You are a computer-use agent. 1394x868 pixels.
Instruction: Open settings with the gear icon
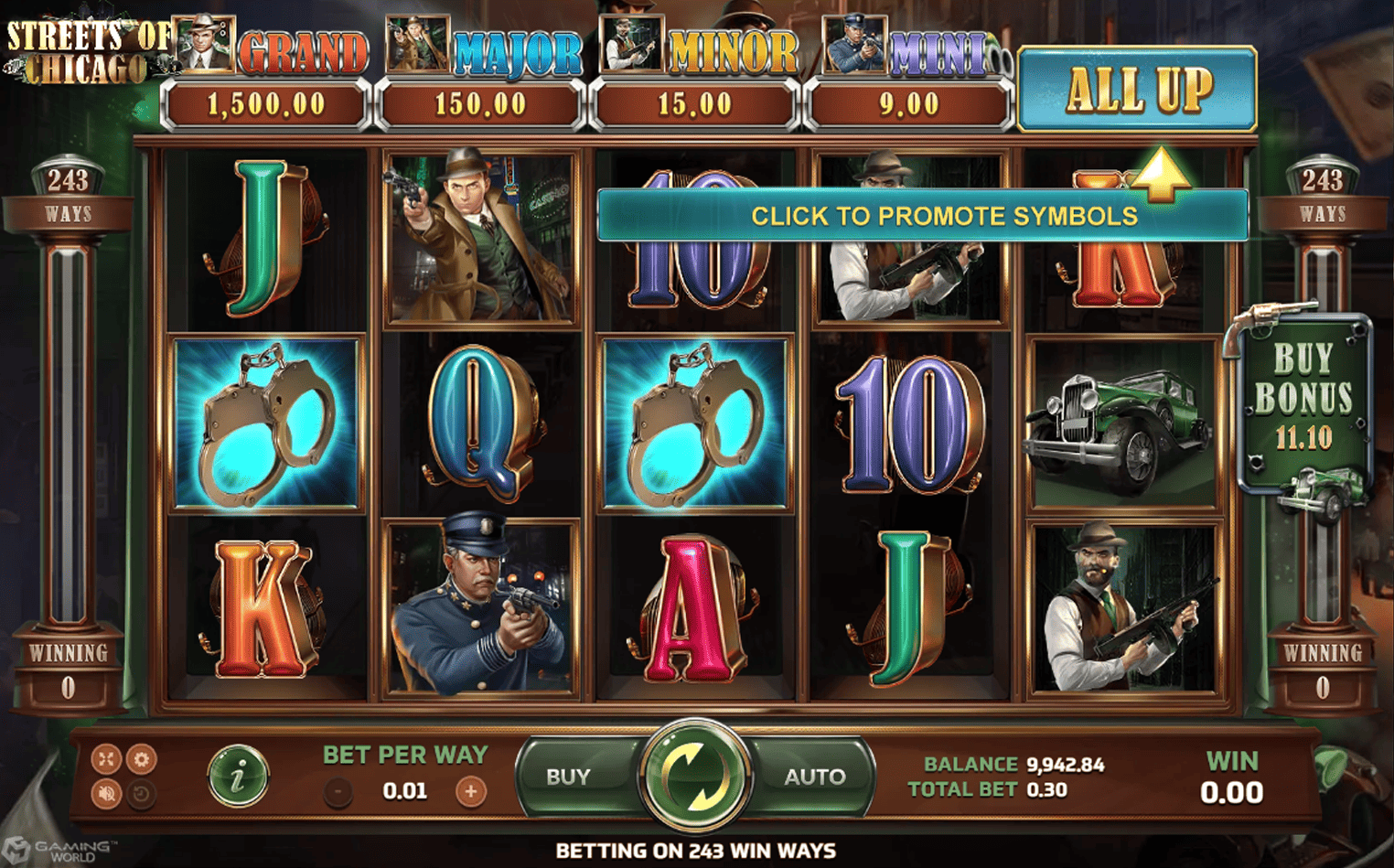(141, 759)
